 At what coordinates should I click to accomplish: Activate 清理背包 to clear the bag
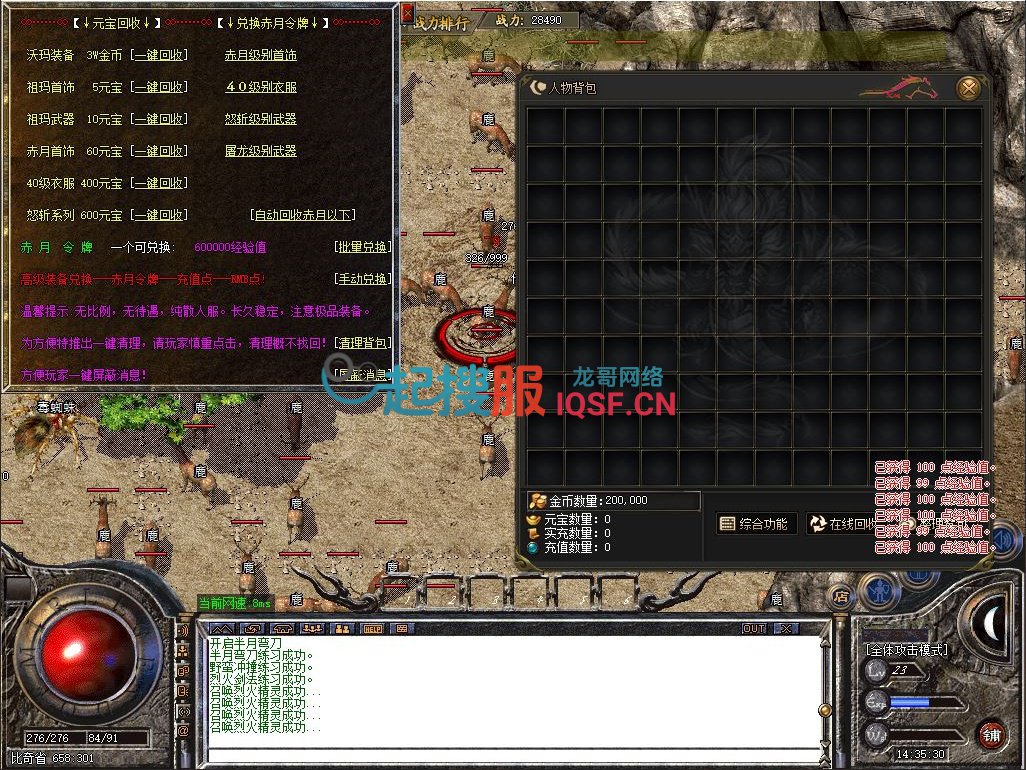[x=362, y=343]
